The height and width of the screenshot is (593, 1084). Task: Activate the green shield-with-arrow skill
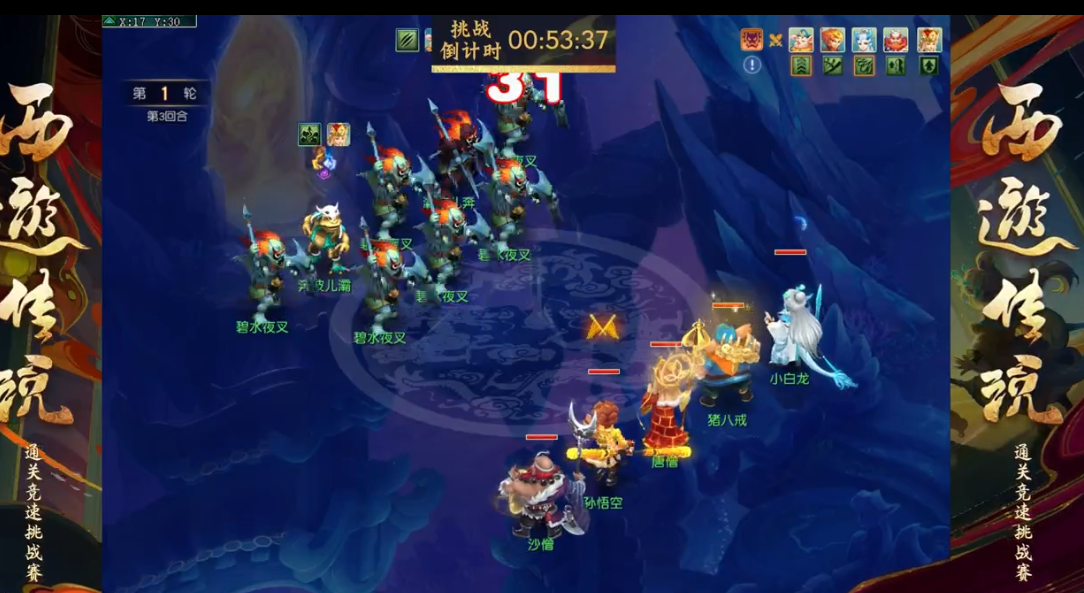pyautogui.click(x=929, y=66)
